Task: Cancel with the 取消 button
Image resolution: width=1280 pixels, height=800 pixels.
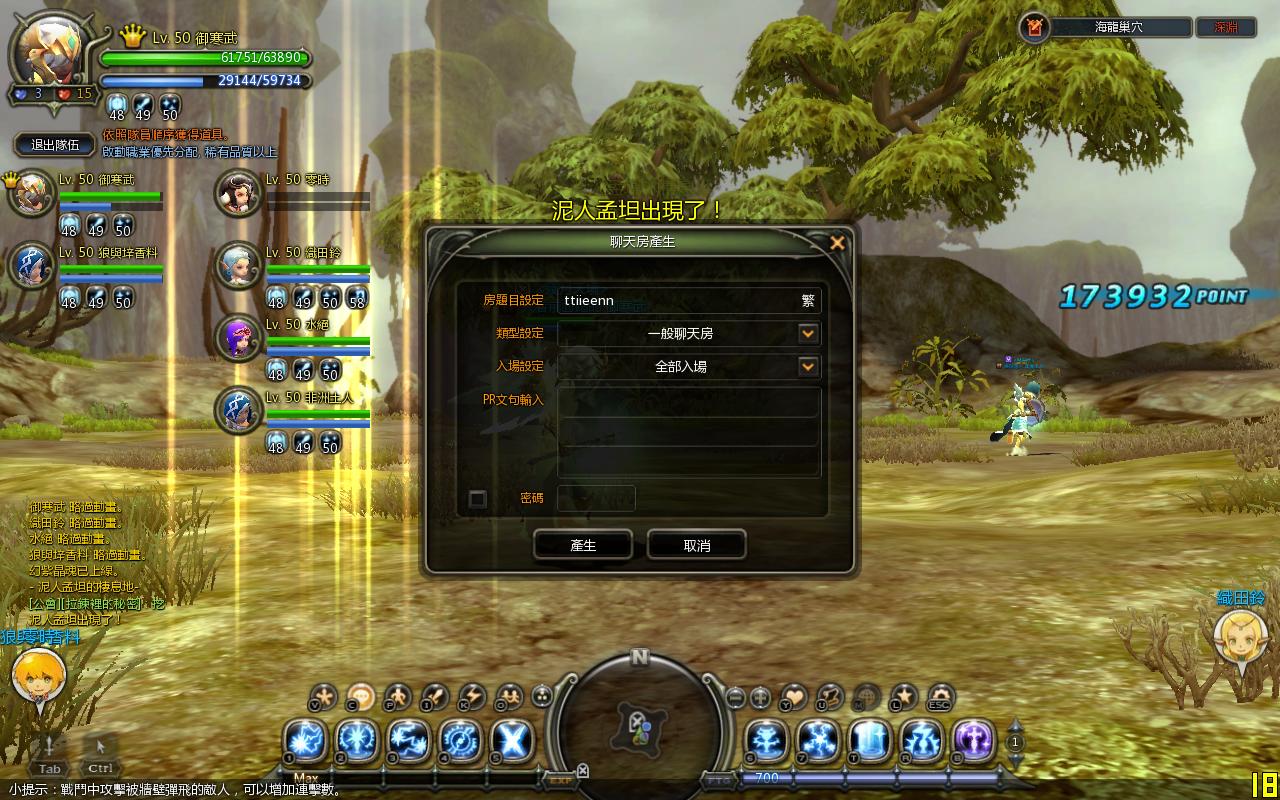Action: tap(696, 545)
